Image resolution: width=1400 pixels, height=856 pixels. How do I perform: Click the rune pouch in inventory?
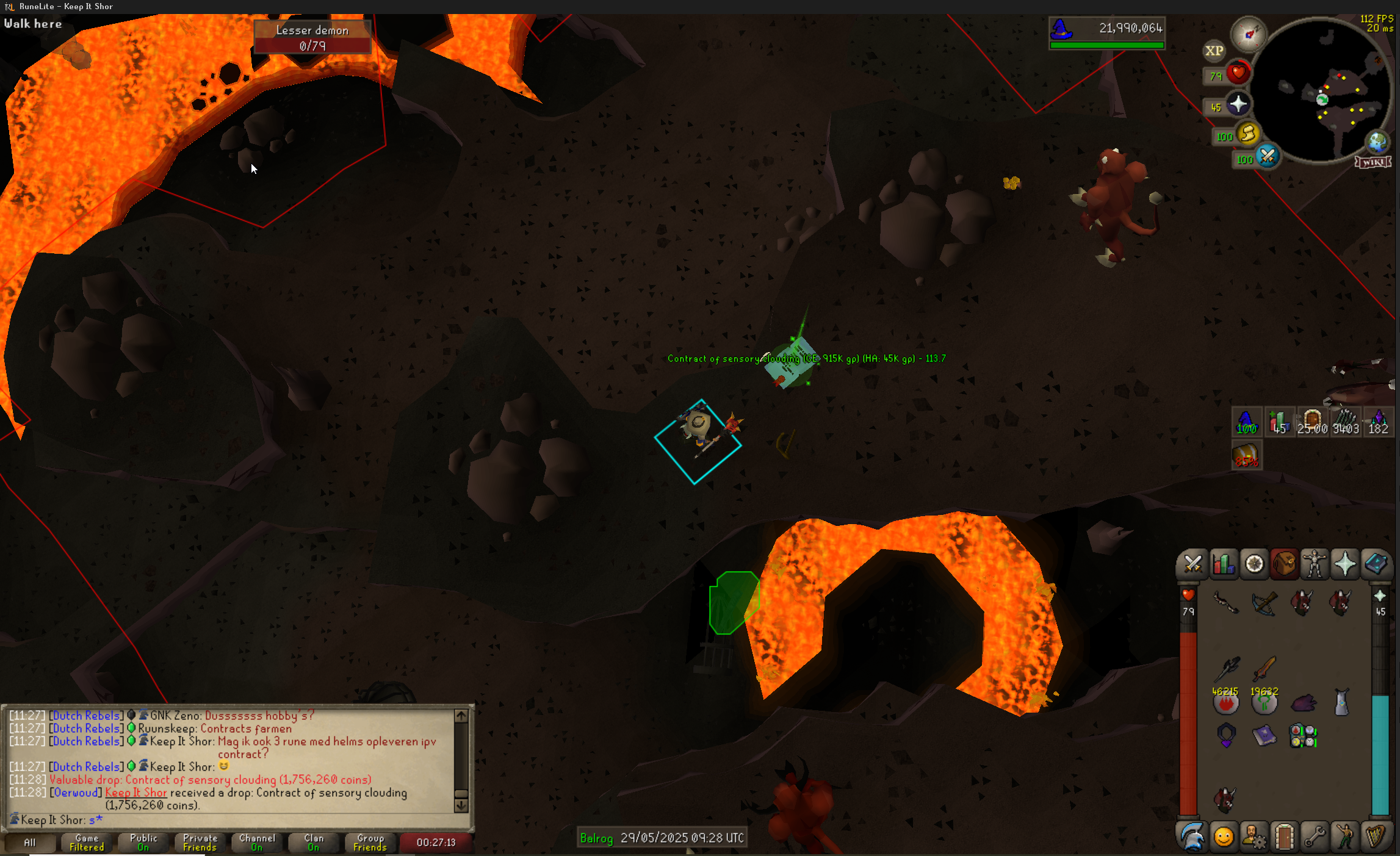[1303, 736]
